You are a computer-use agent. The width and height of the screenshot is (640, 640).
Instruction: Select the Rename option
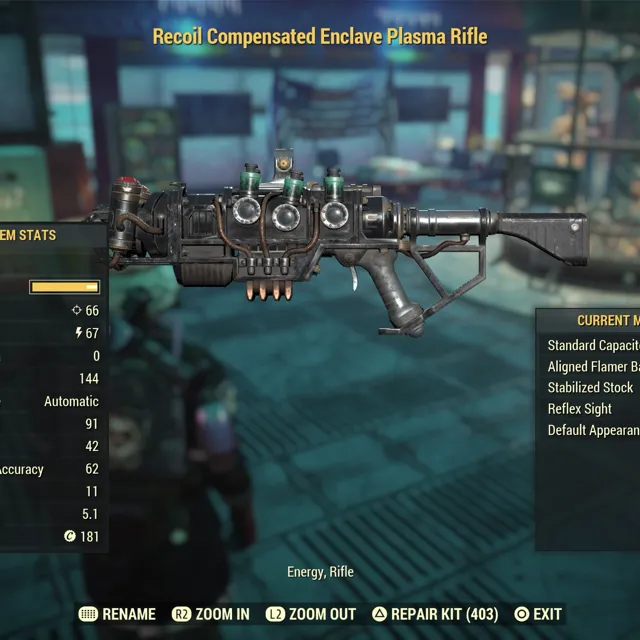118,614
